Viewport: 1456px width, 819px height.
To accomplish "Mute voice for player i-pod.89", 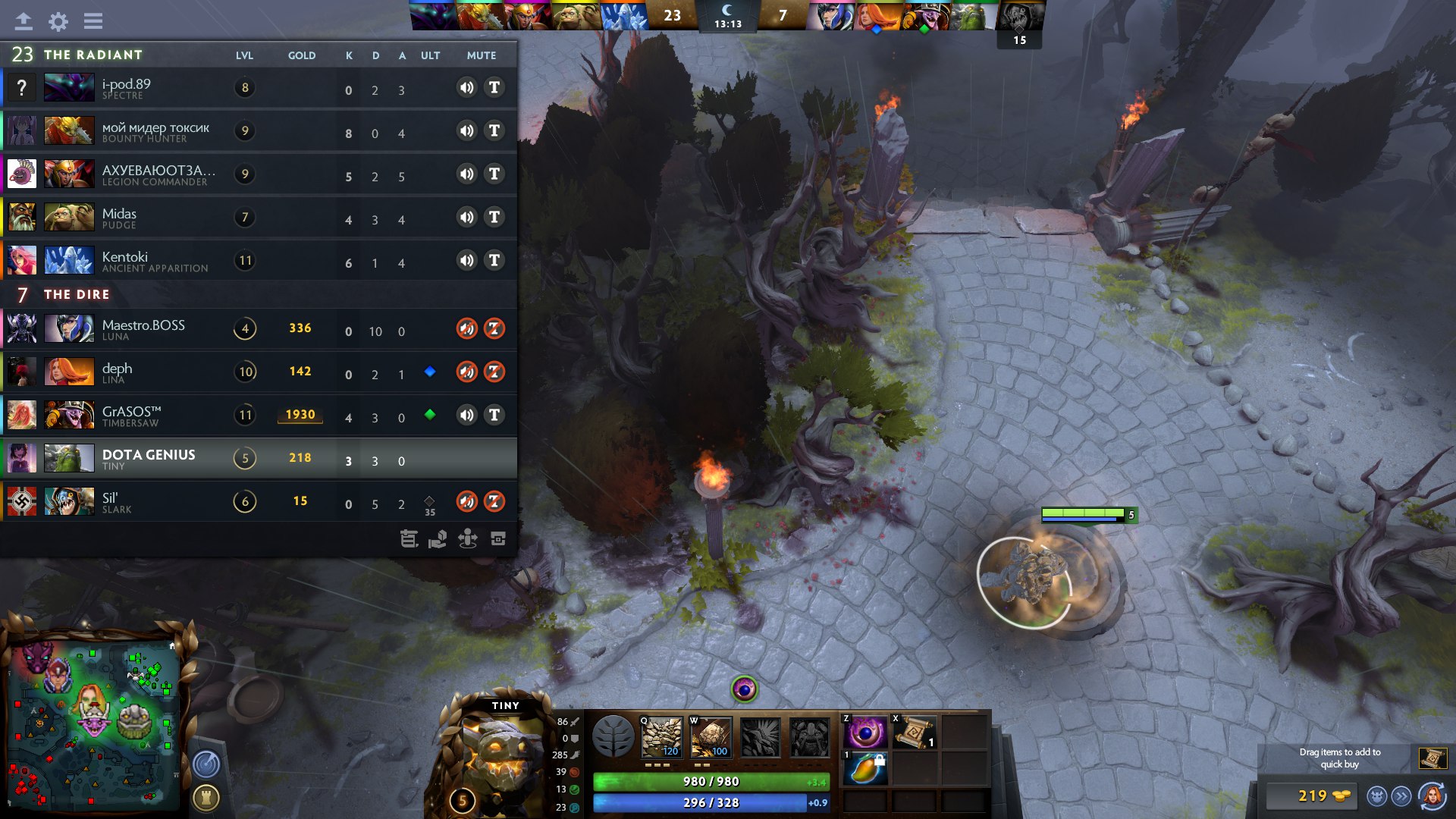I will [x=466, y=88].
